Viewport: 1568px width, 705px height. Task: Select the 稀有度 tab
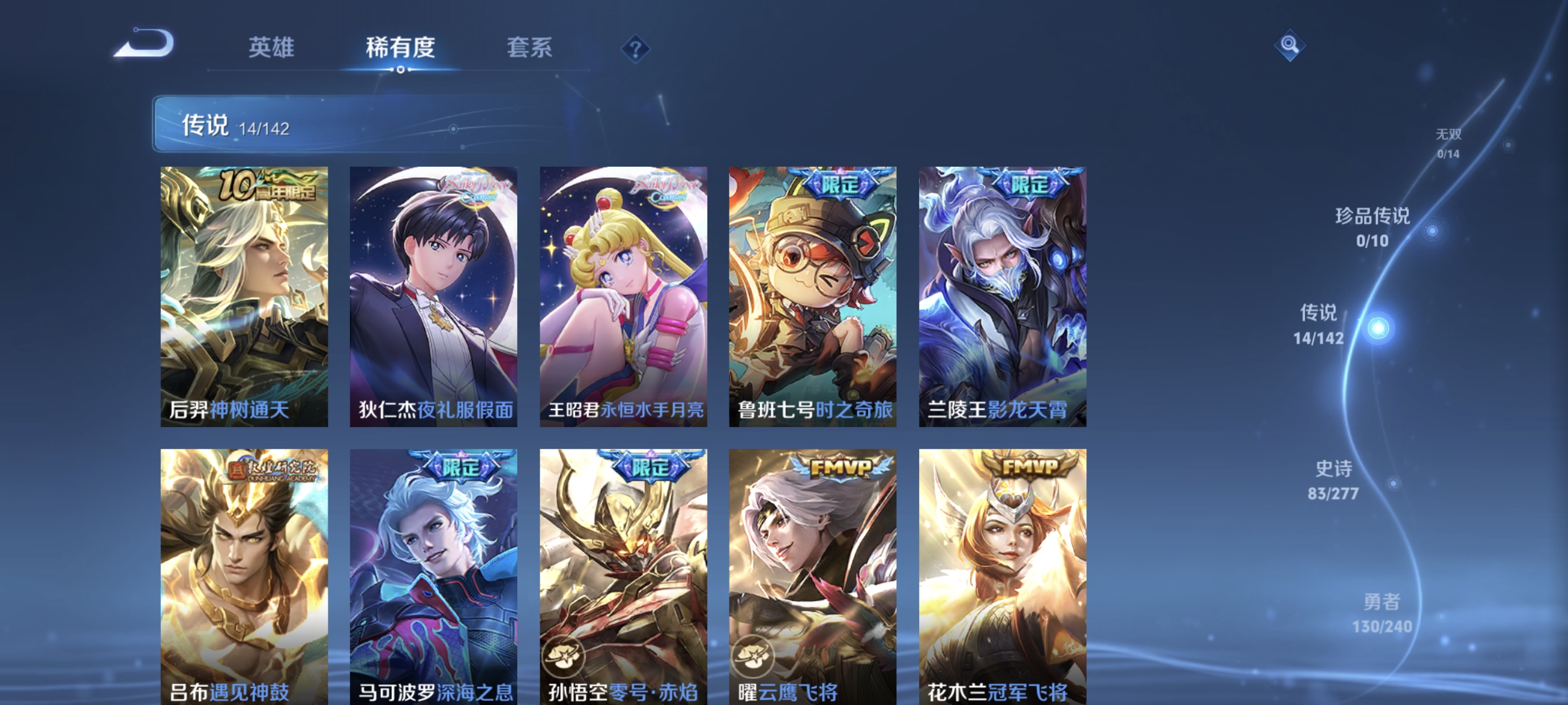402,49
